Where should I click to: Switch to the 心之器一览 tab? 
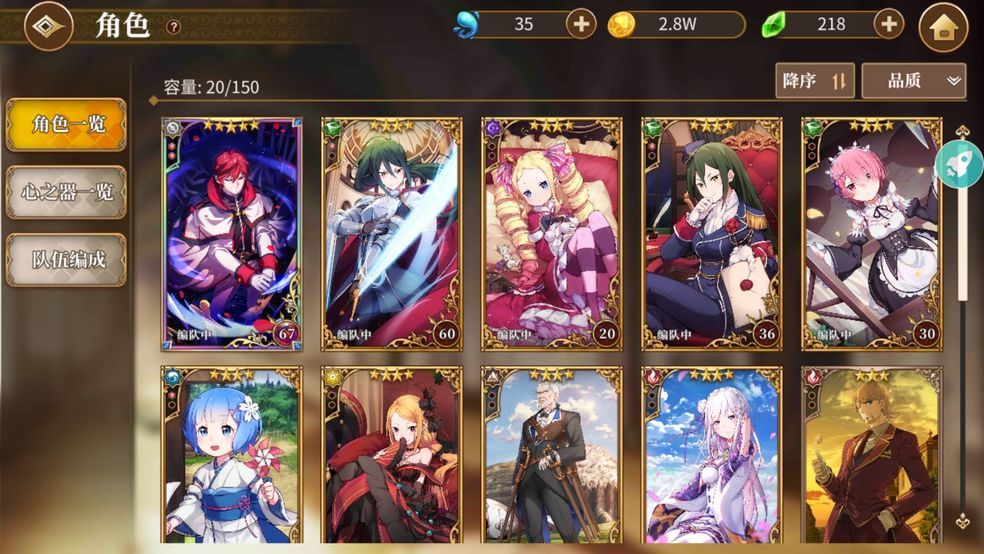[x=66, y=192]
